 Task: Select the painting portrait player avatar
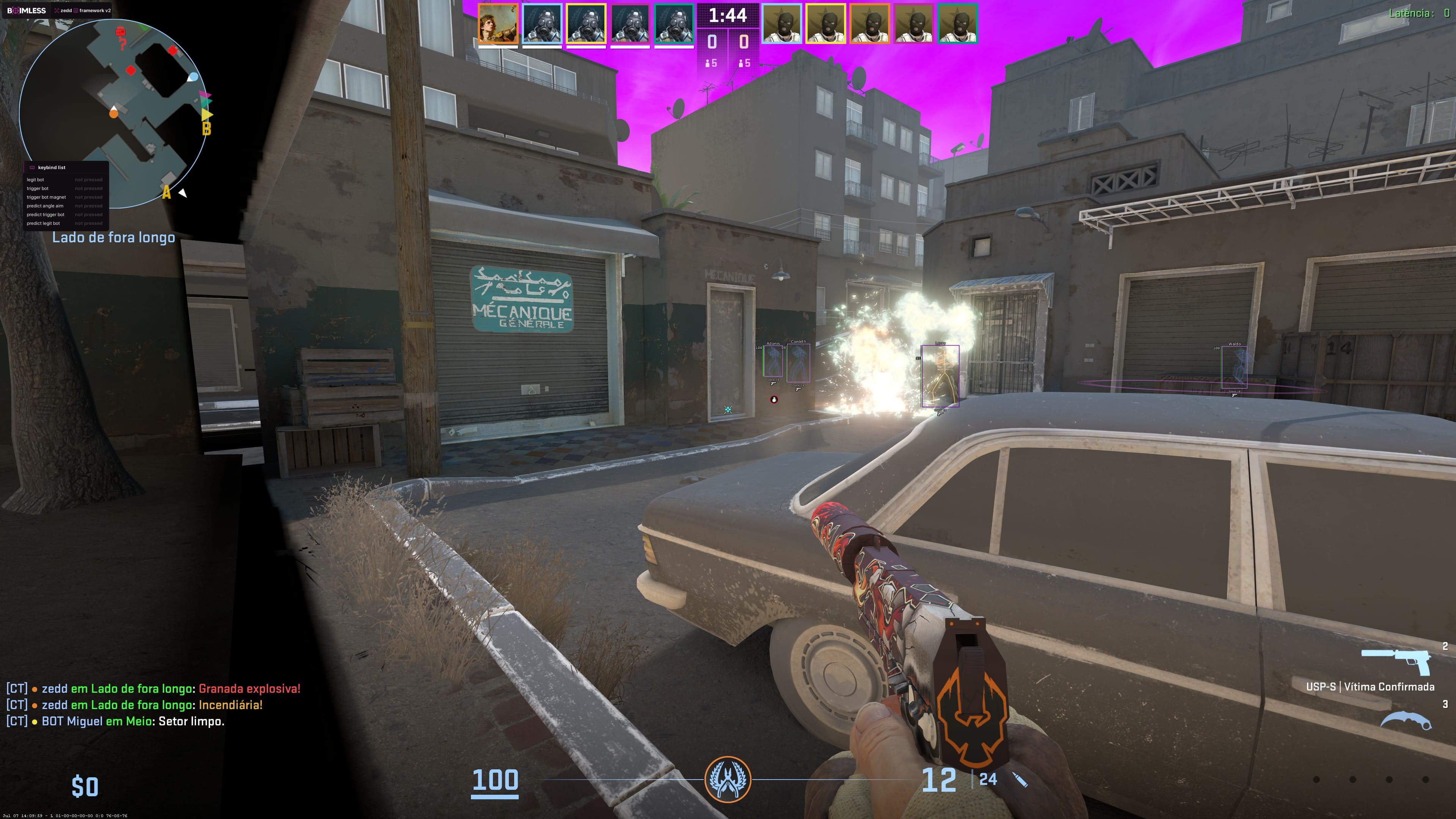498,24
